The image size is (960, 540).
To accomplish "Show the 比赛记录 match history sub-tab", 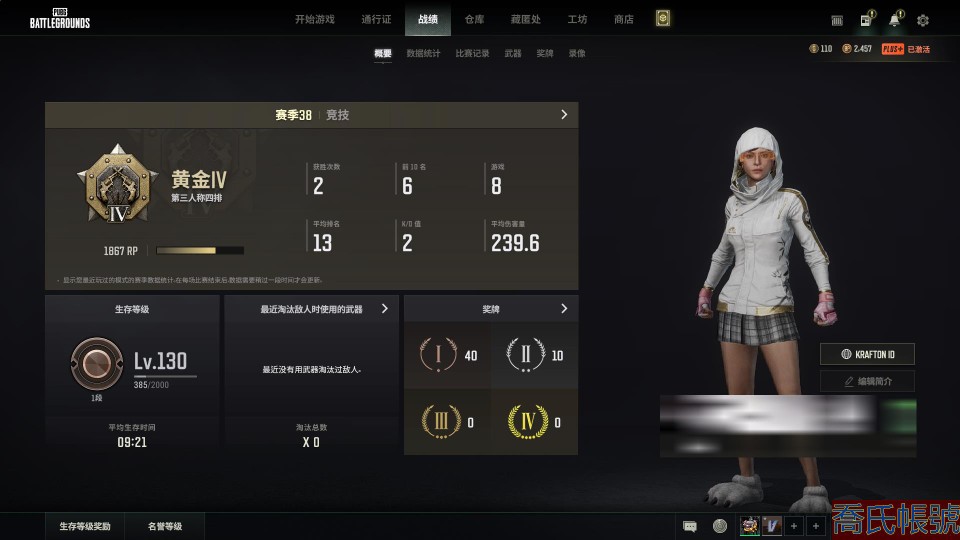I will tap(472, 54).
